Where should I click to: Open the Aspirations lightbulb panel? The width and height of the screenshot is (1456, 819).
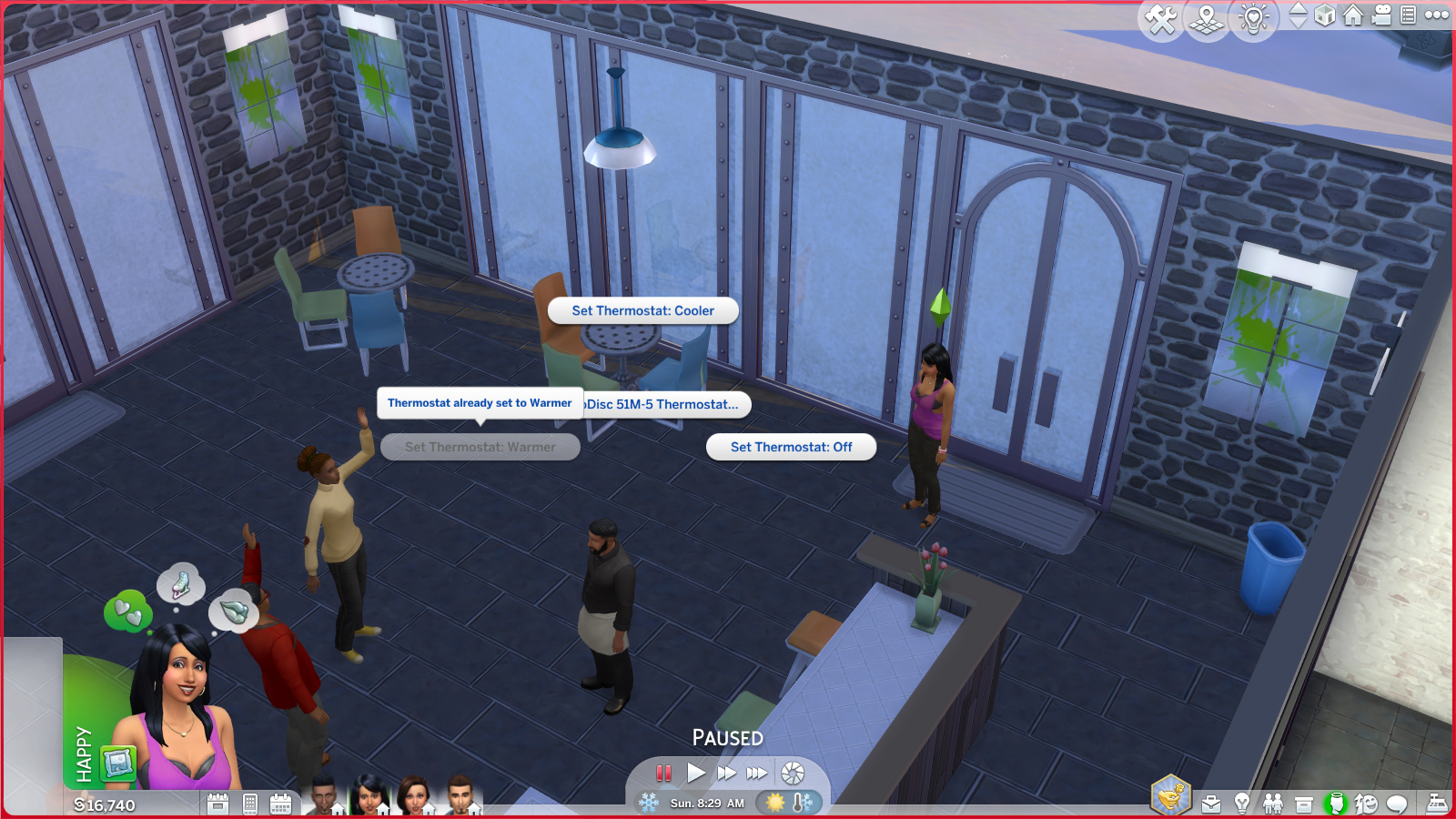click(1242, 803)
